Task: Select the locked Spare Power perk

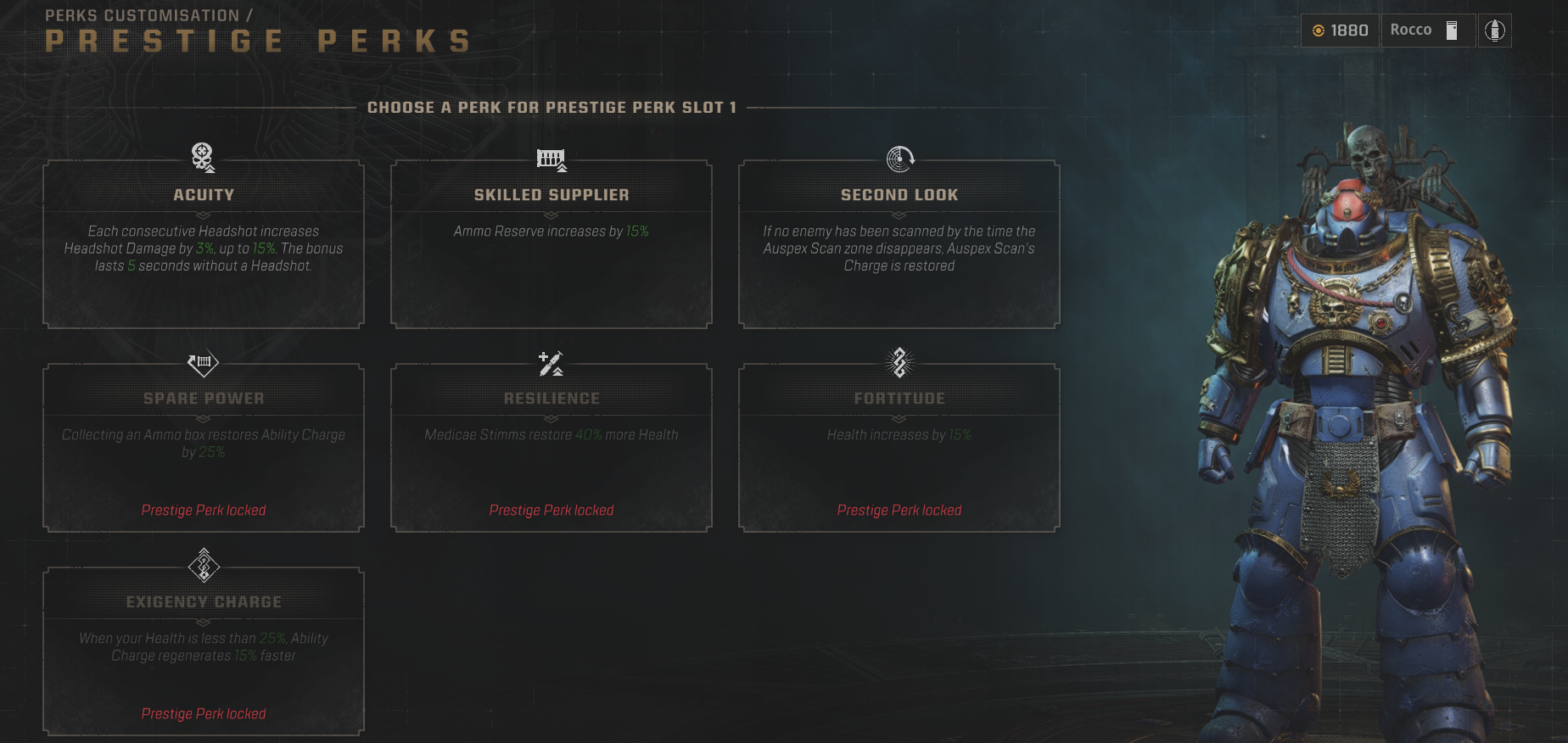Action: click(204, 448)
